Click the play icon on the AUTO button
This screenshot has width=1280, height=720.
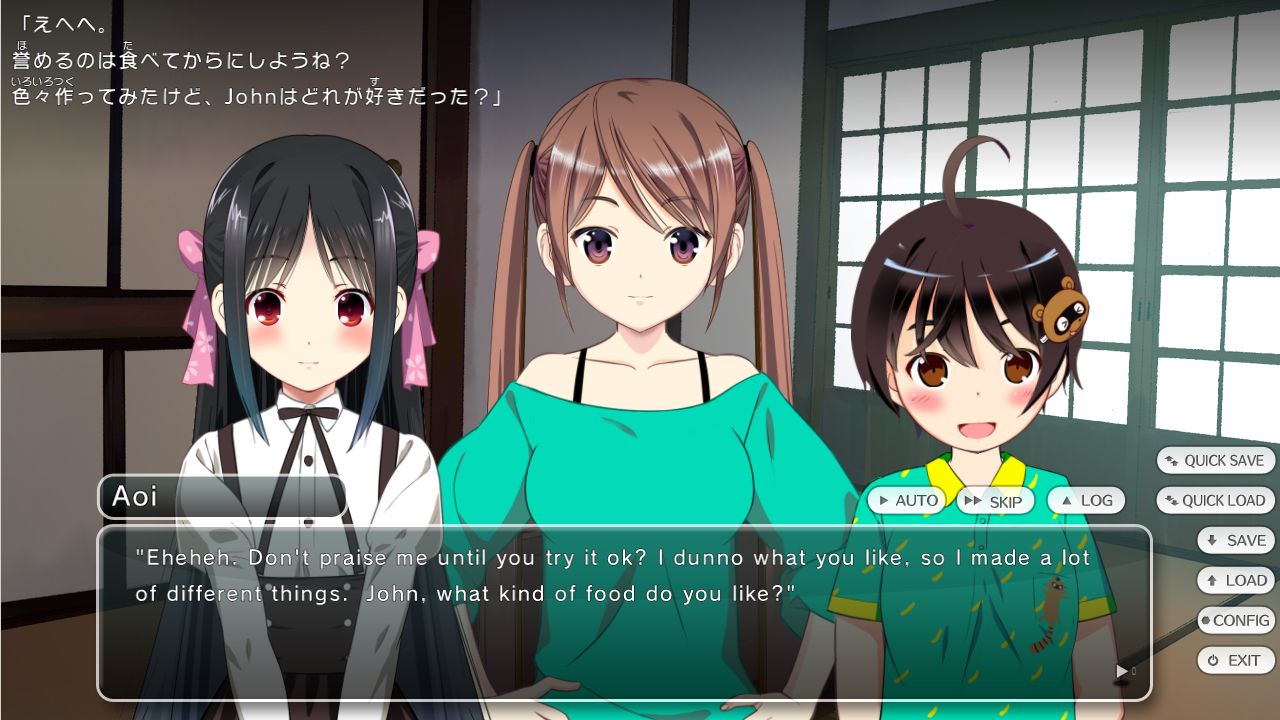pos(885,500)
